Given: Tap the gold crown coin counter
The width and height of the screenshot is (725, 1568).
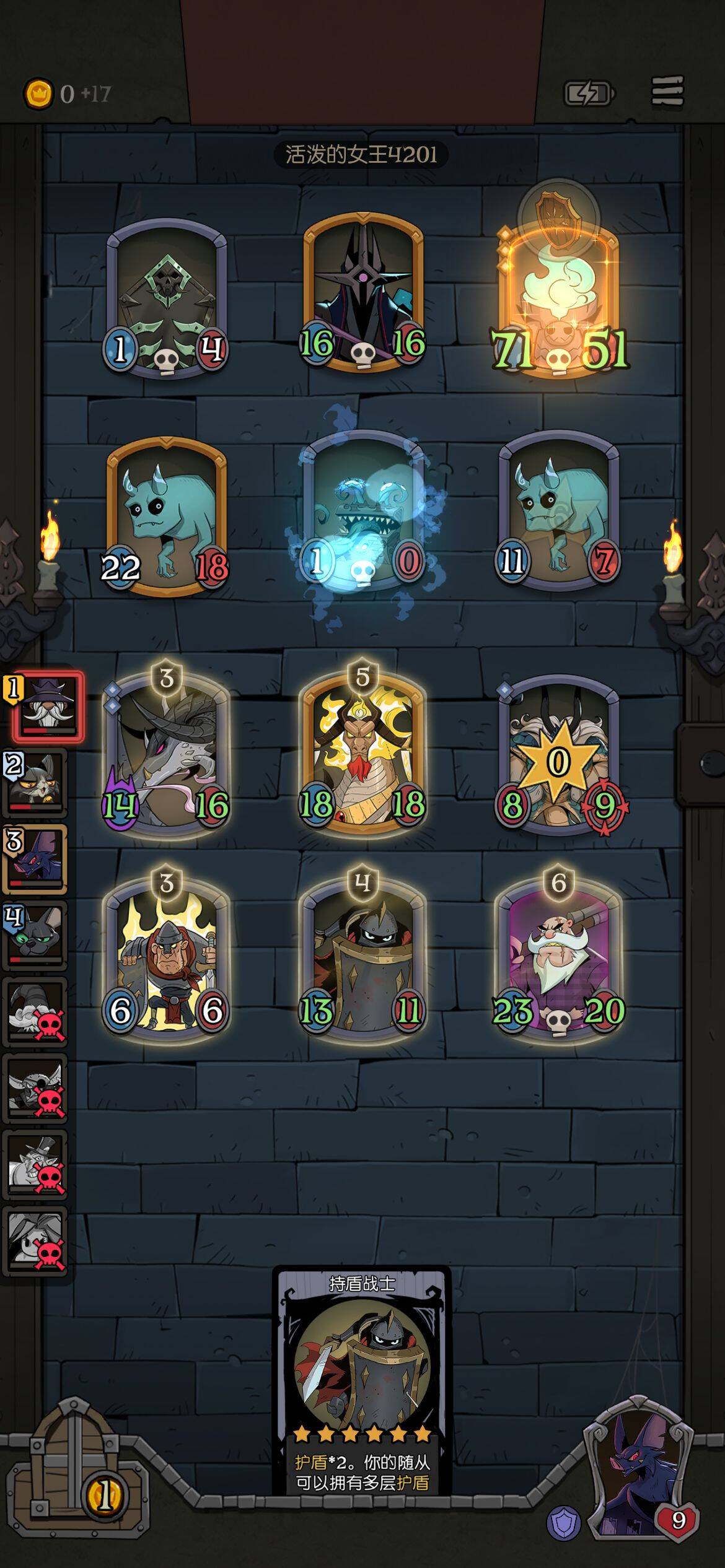Looking at the screenshot, I should pos(38,94).
